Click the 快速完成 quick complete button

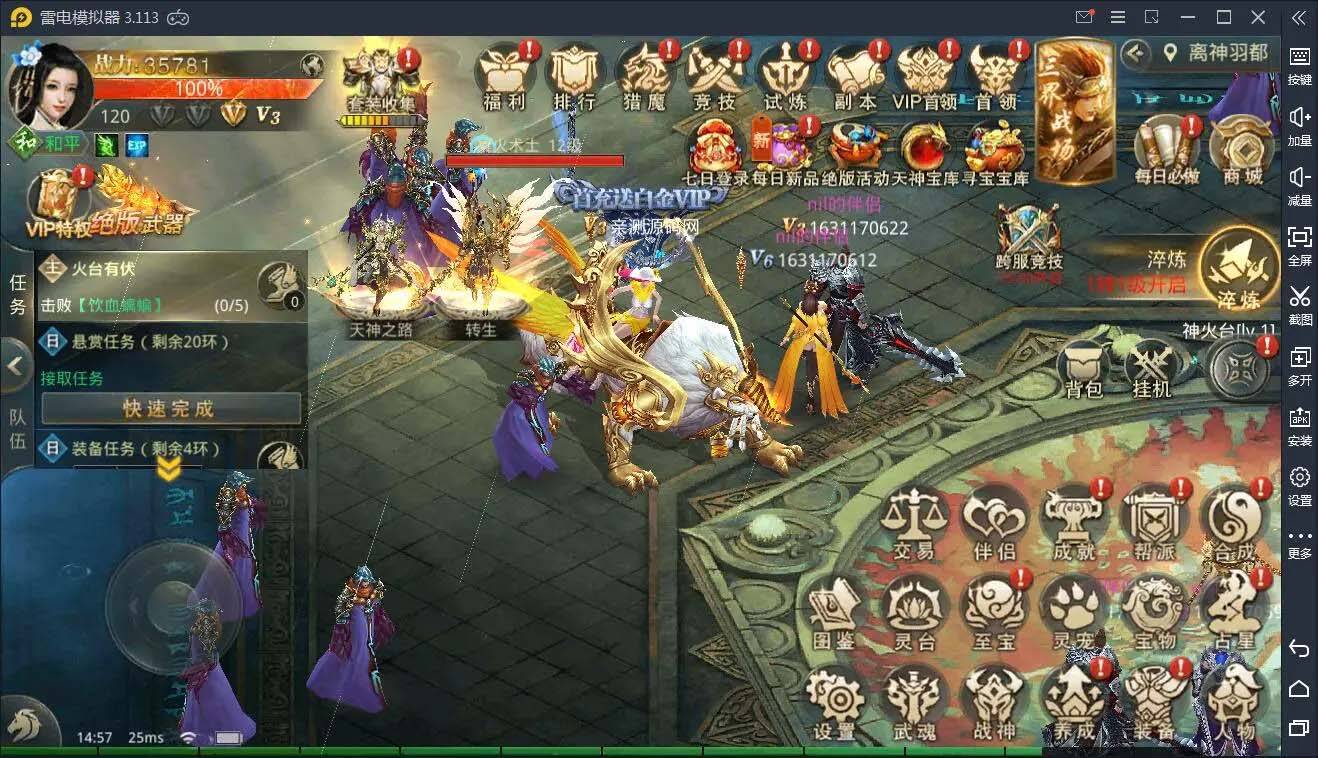click(170, 408)
